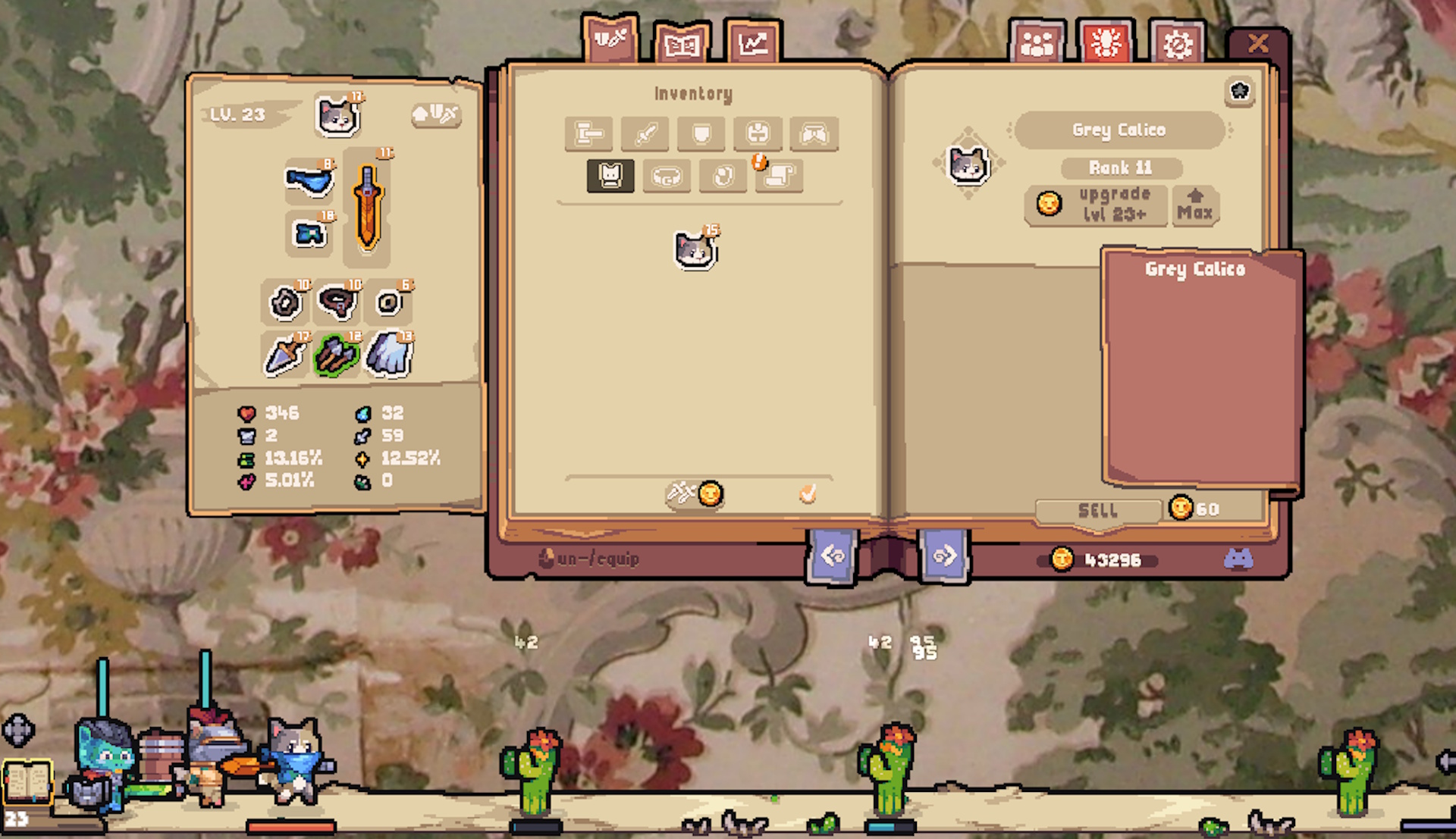The image size is (1456, 839).
Task: Toggle the sell-for-coins mode at the page bottom
Action: (x=695, y=493)
